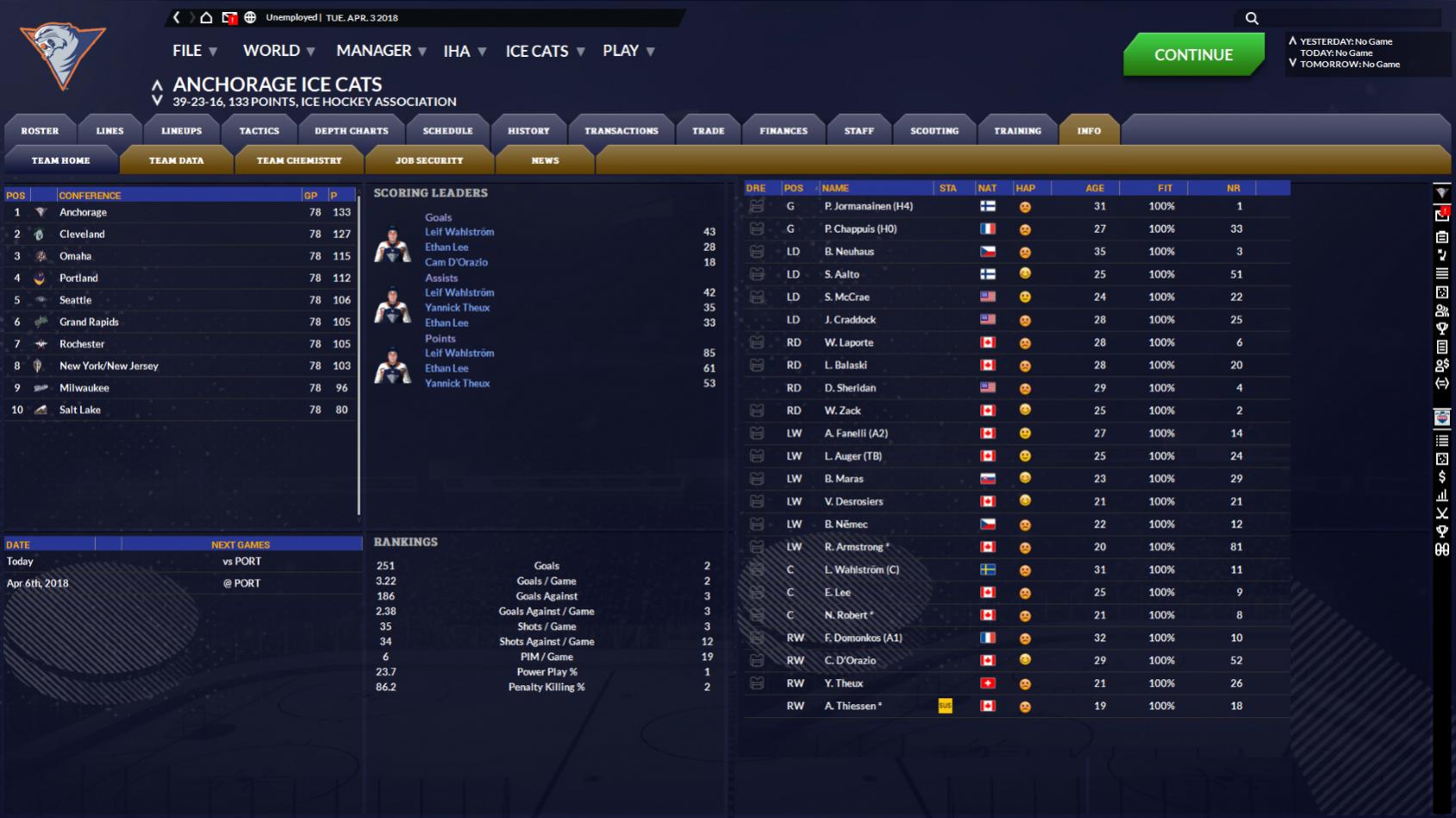1456x818 pixels.
Task: Show the FINANCES tab
Action: click(x=783, y=131)
